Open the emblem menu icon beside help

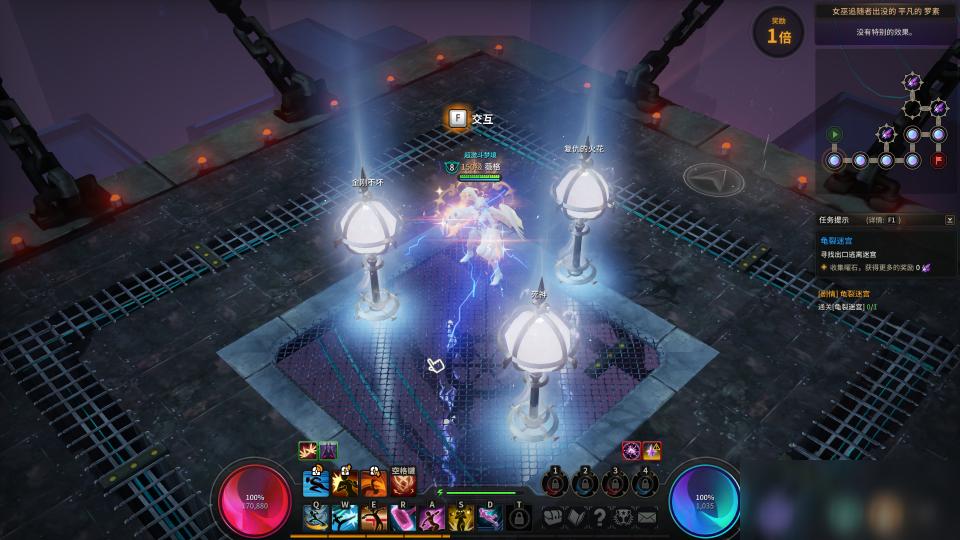coord(624,517)
